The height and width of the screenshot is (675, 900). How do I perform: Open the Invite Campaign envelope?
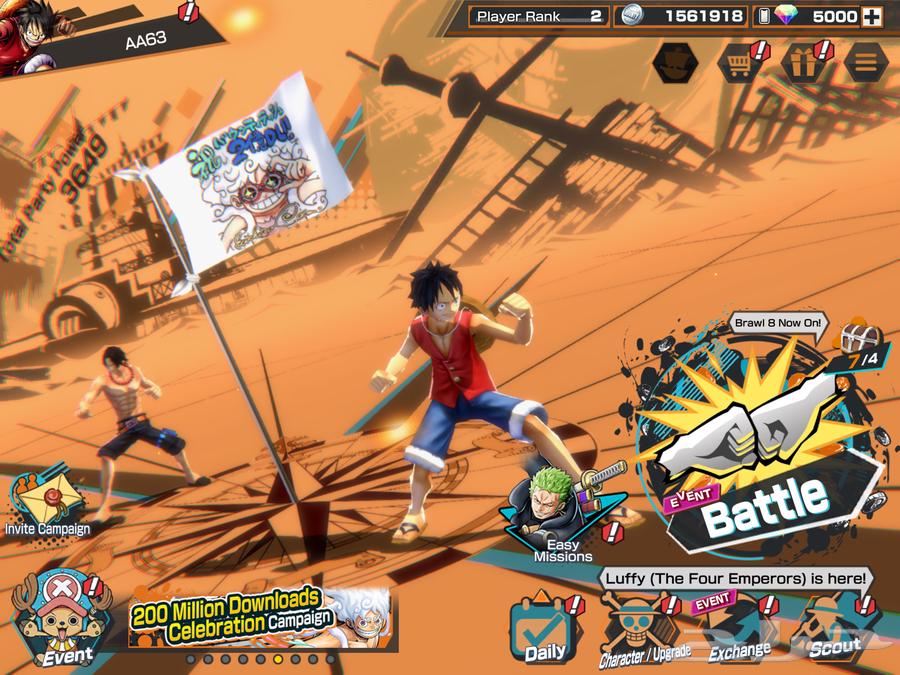(46, 502)
